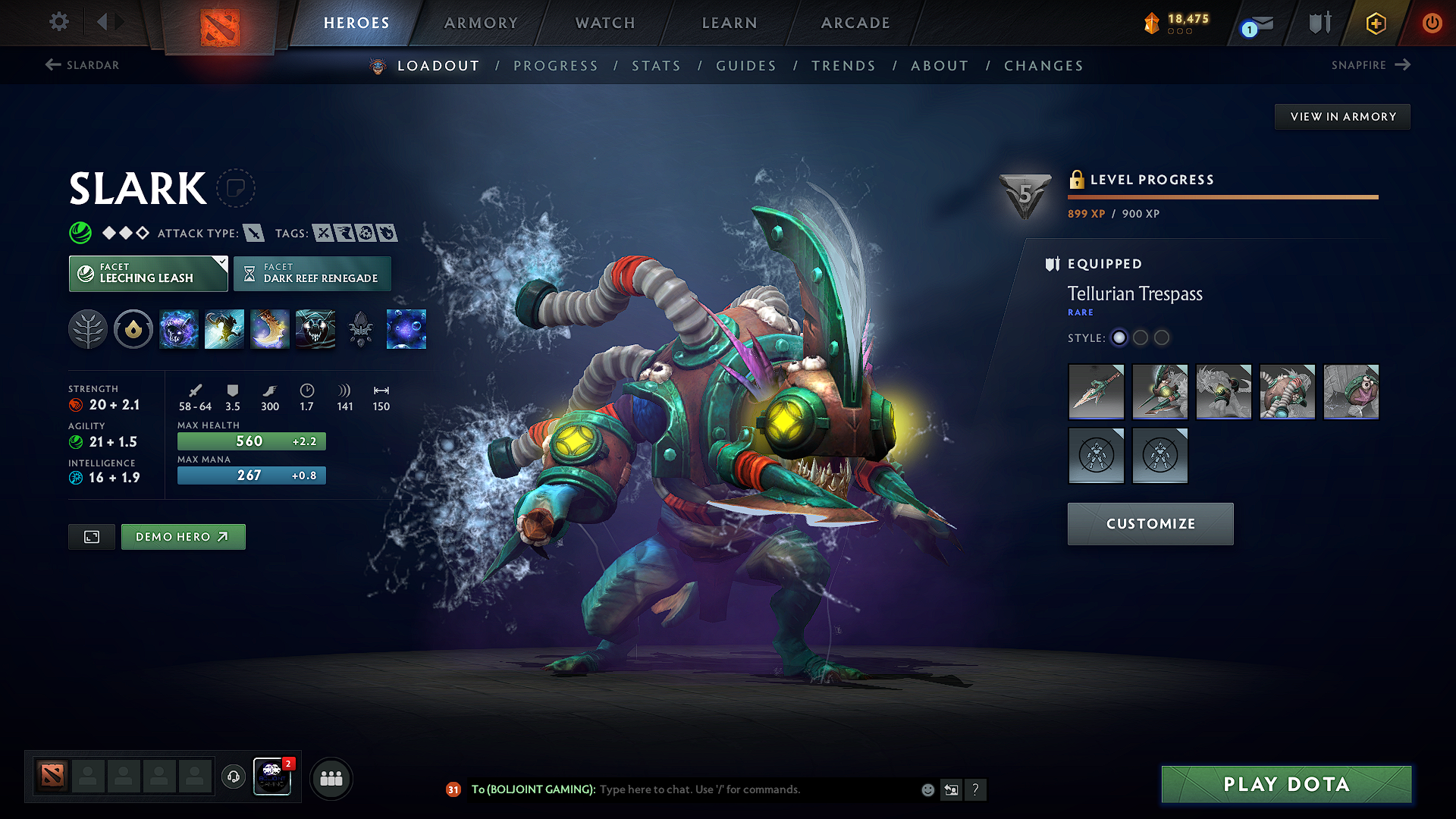The height and width of the screenshot is (819, 1456).
Task: Open the Guides section
Action: click(x=746, y=66)
